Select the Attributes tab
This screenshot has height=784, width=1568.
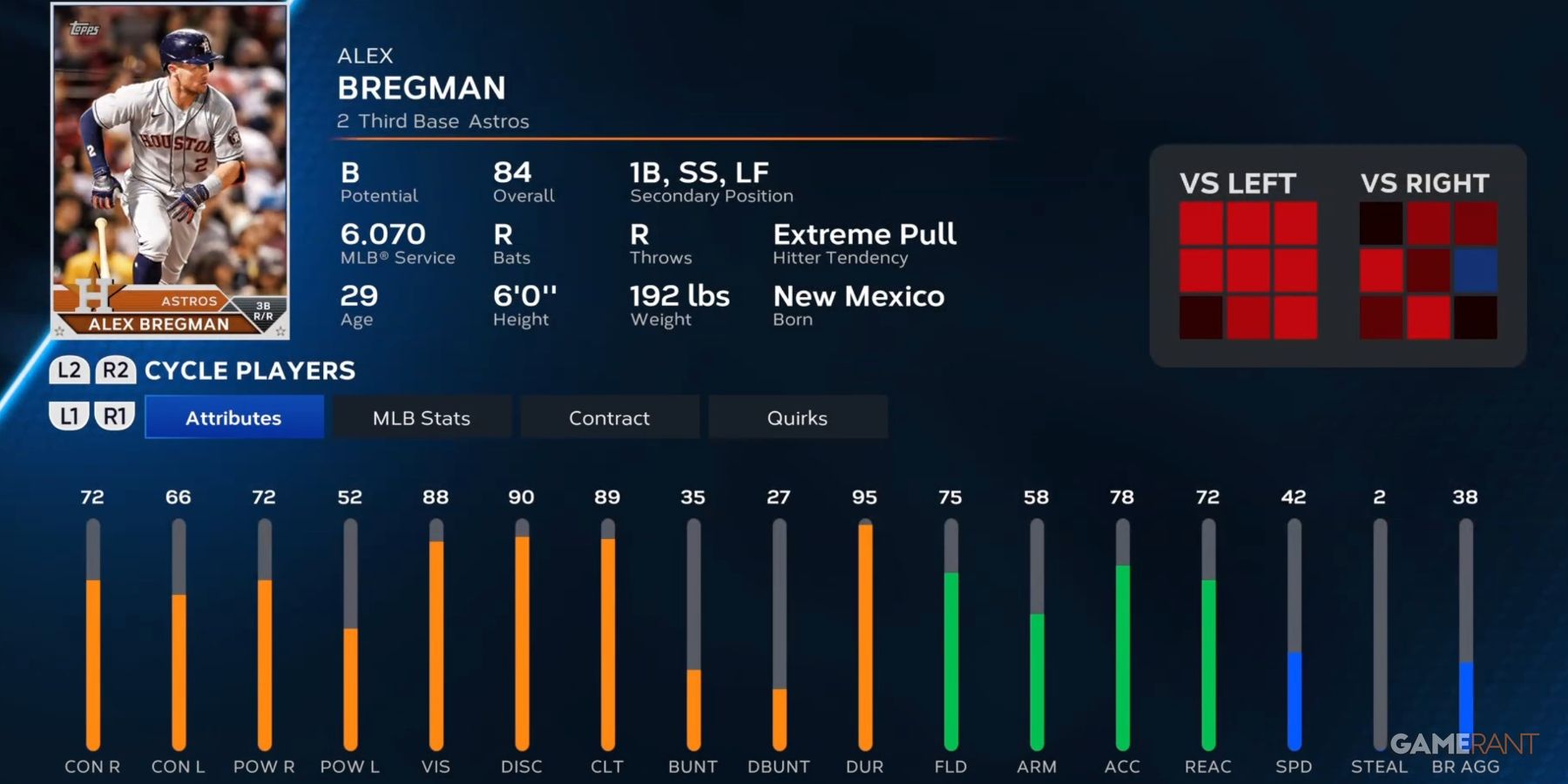click(233, 416)
